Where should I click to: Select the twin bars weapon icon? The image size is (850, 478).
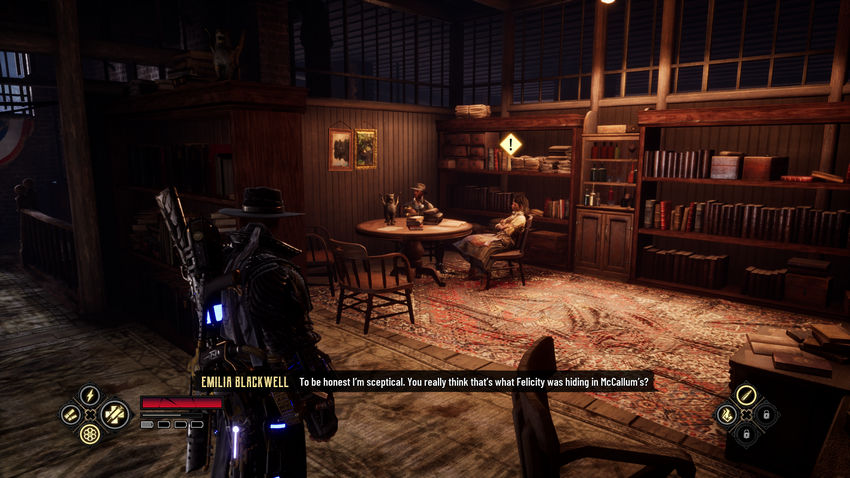point(70,413)
